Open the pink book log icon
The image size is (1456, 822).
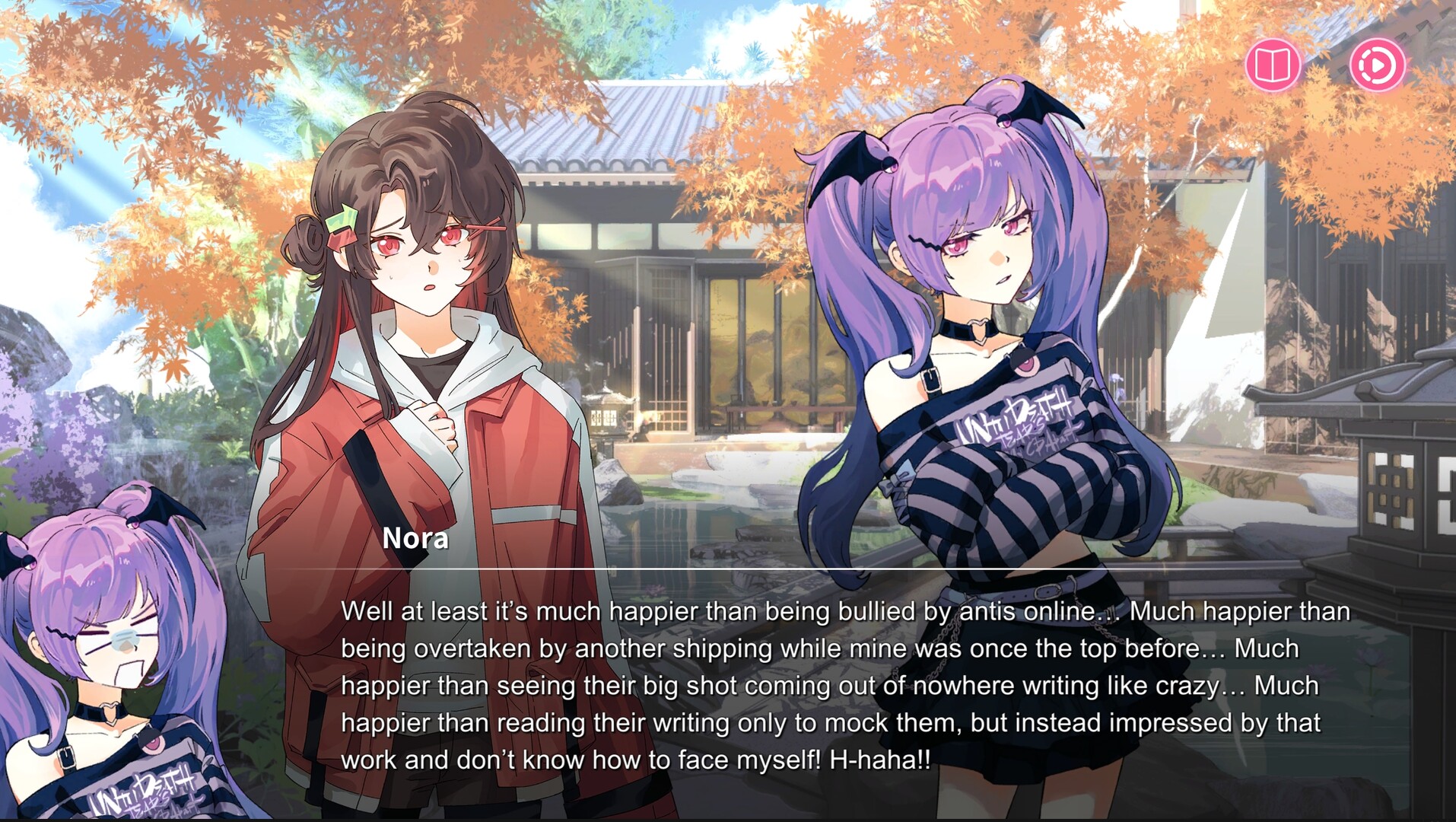(x=1272, y=65)
